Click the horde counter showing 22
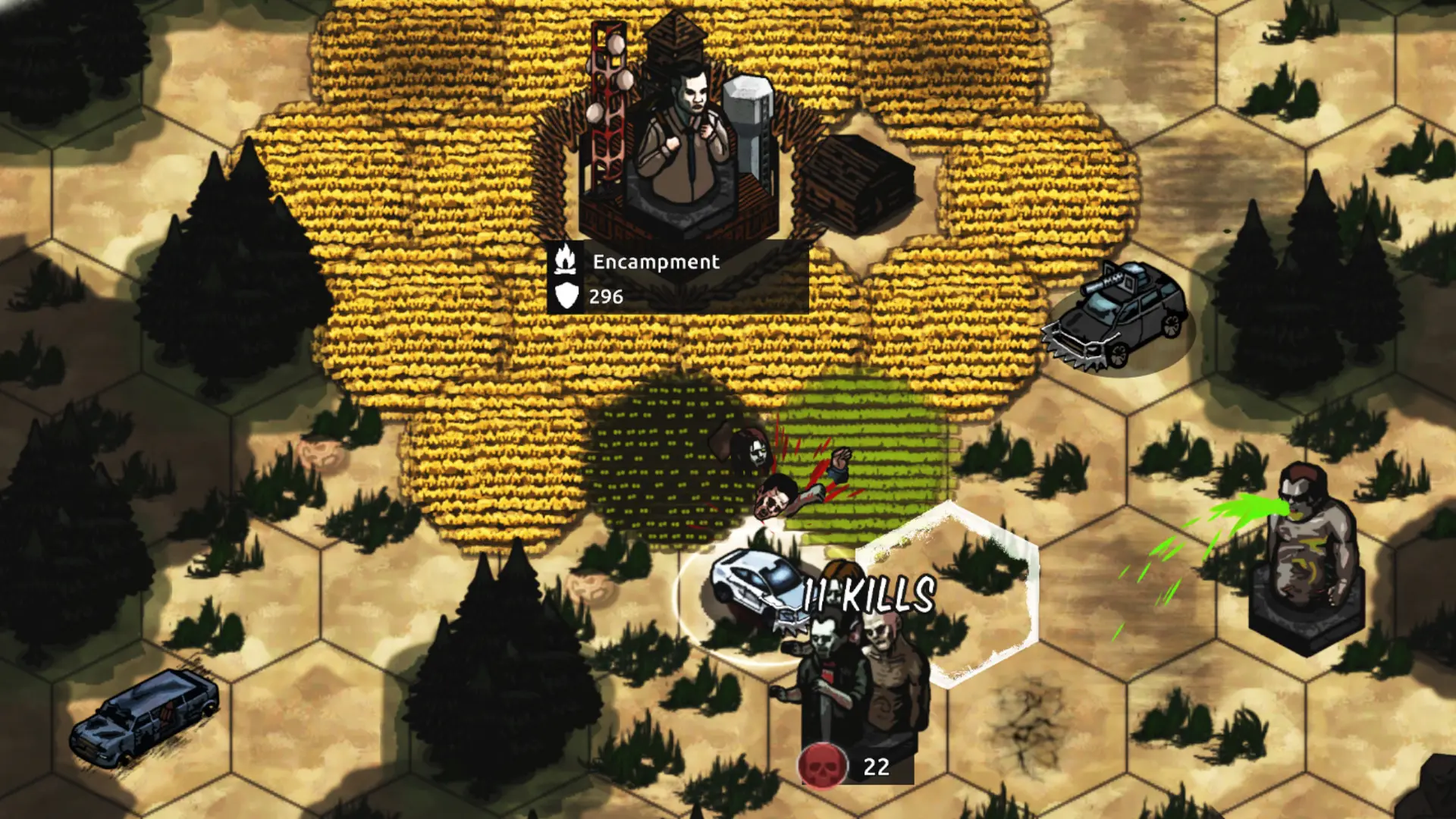Image resolution: width=1456 pixels, height=819 pixels. point(876,767)
